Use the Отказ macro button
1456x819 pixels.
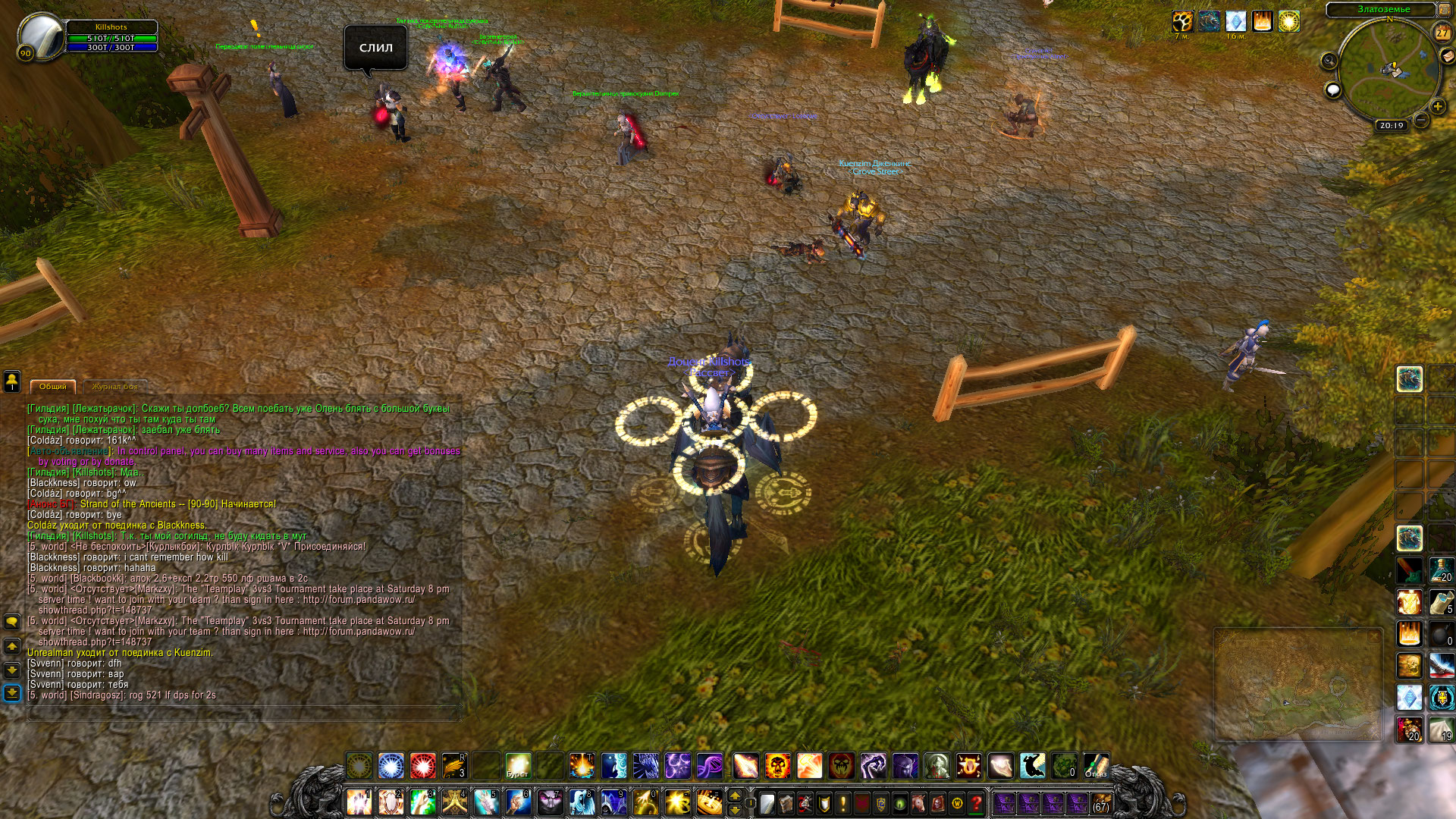tap(1096, 766)
